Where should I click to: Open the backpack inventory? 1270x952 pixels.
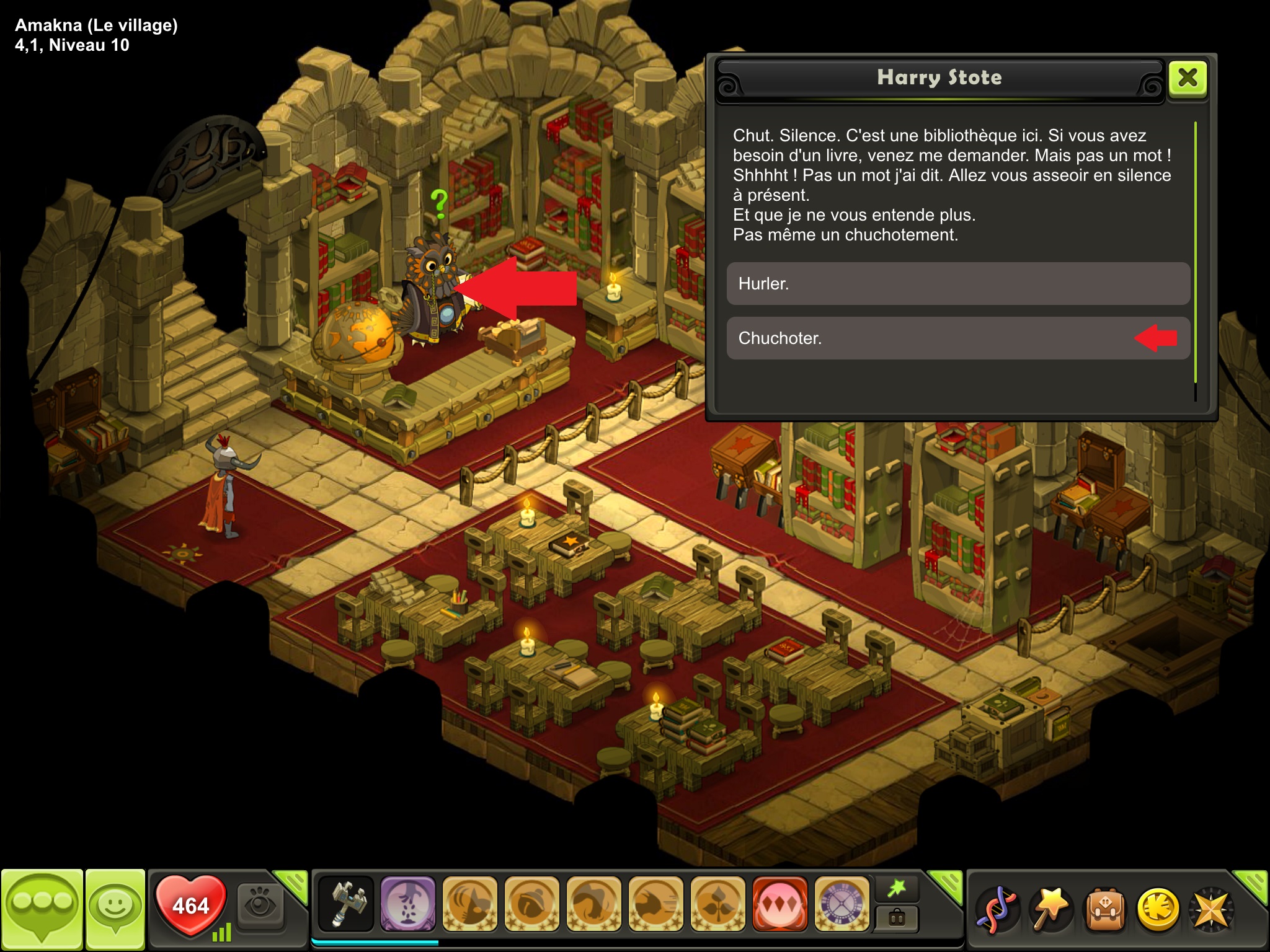point(1104,909)
